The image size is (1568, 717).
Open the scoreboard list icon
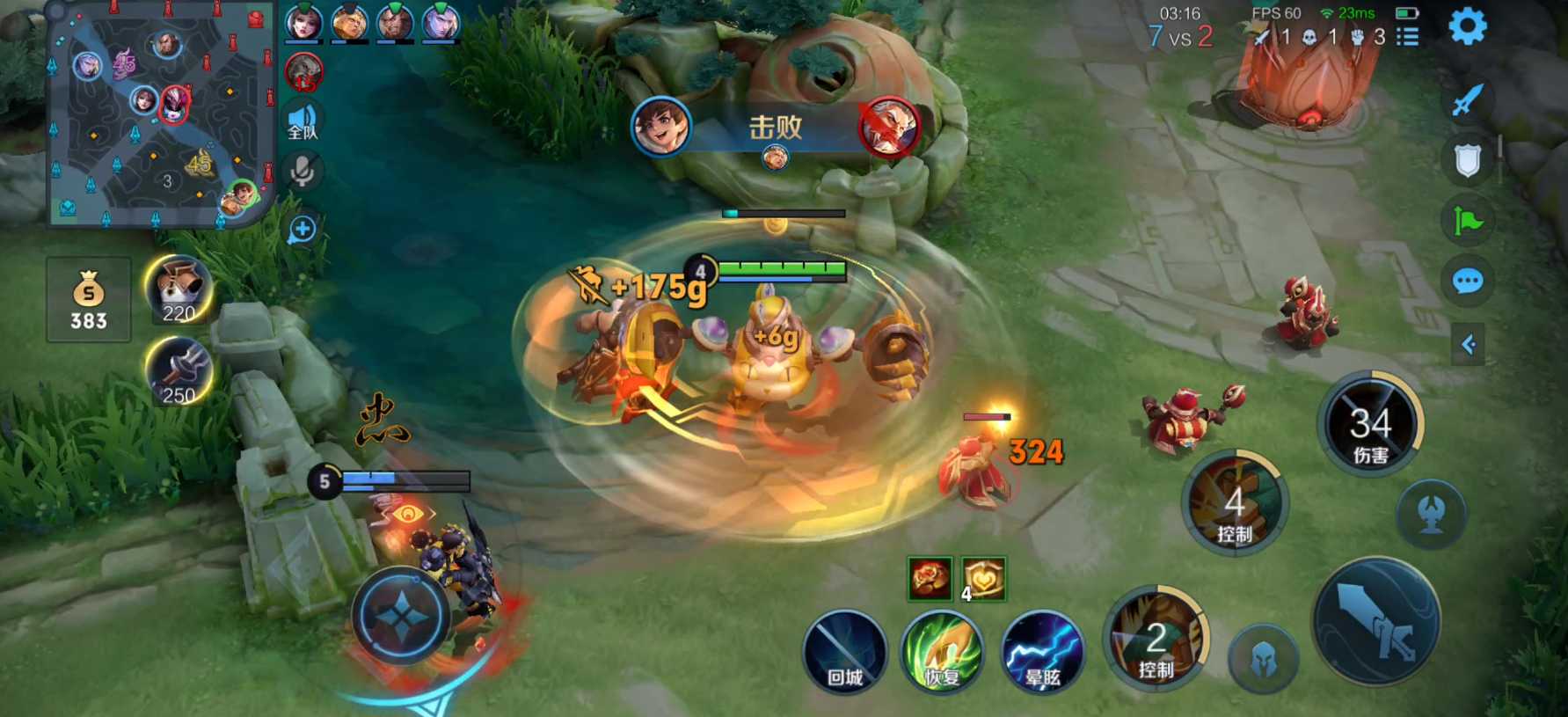[1408, 37]
